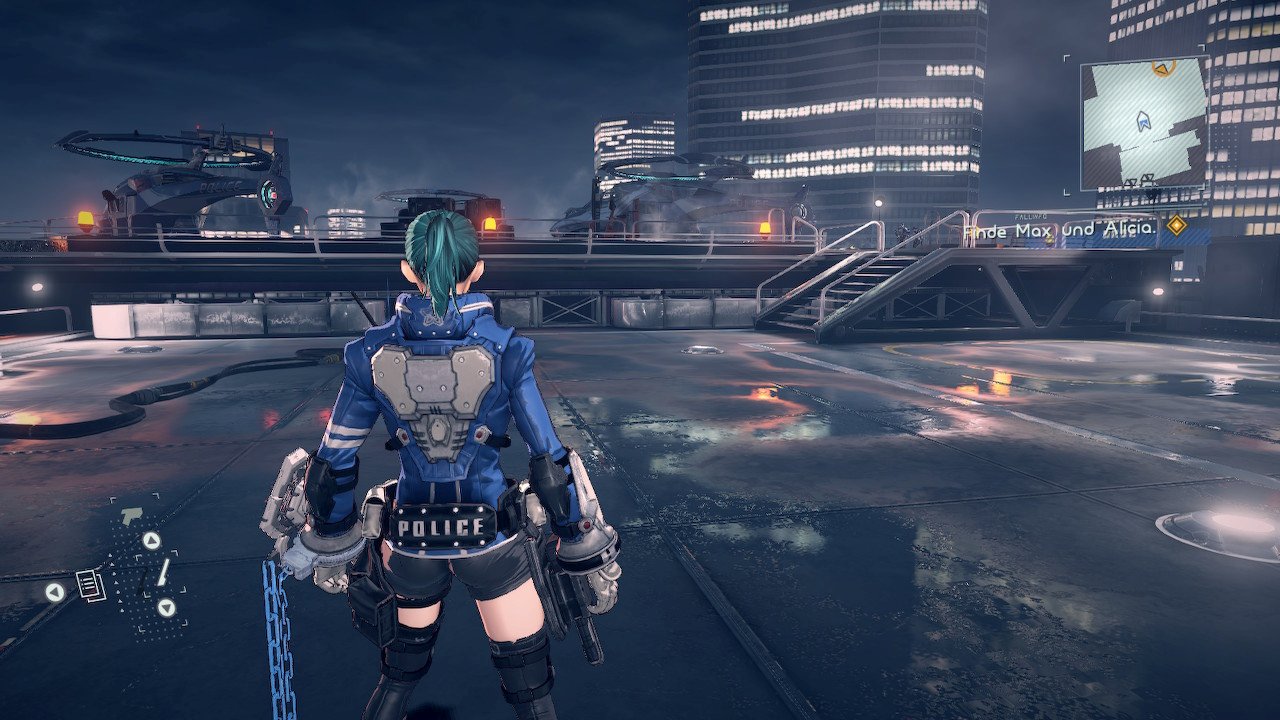
Task: Open the document list icon
Action: click(x=91, y=585)
